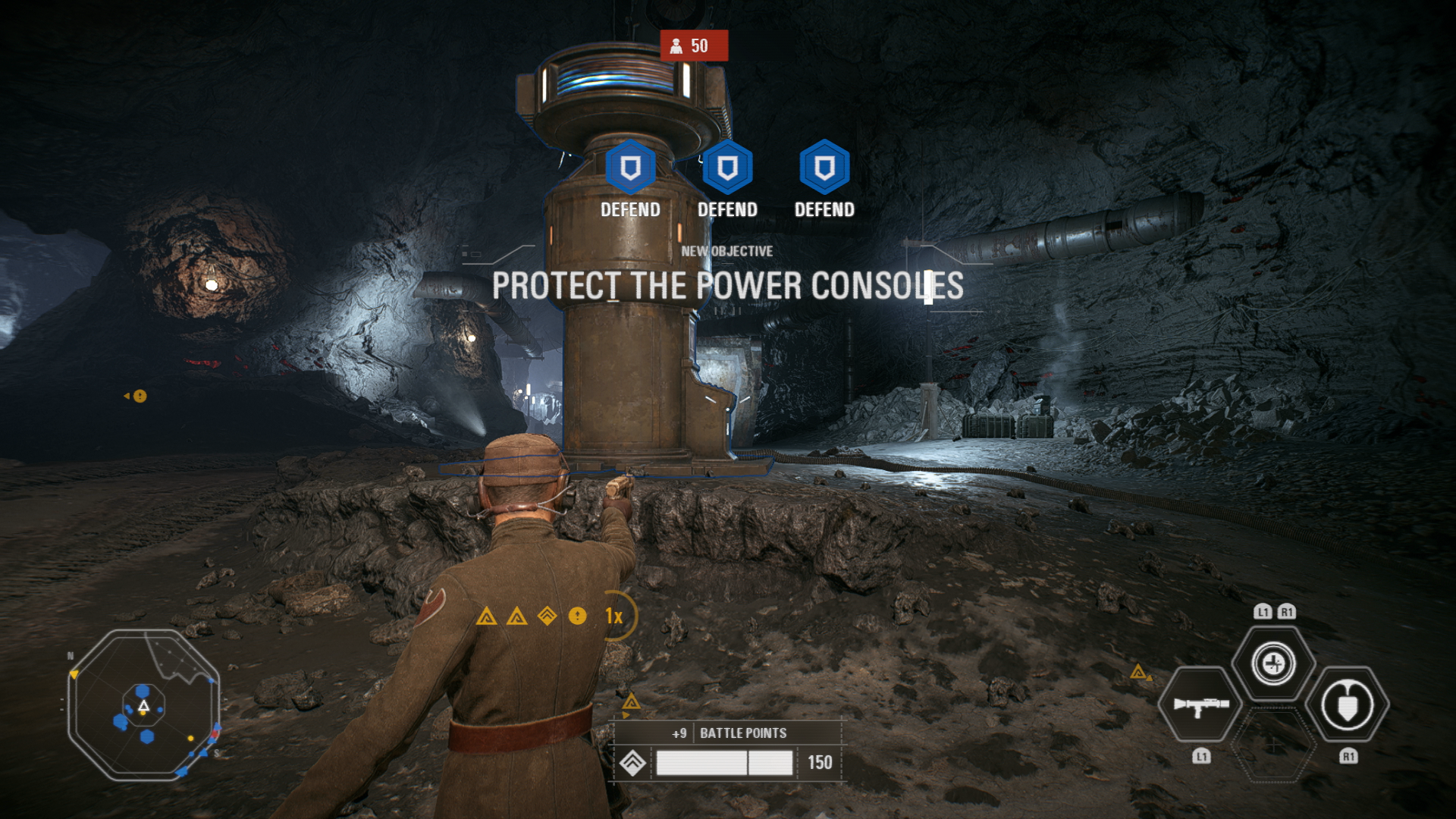Click the NEW OBJECTIVE heading
The width and height of the screenshot is (1456, 819).
click(726, 251)
